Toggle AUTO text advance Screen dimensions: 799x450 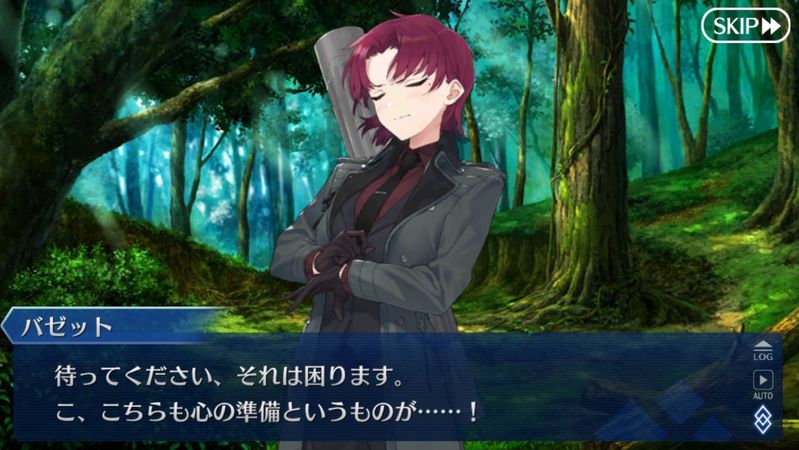pos(763,384)
